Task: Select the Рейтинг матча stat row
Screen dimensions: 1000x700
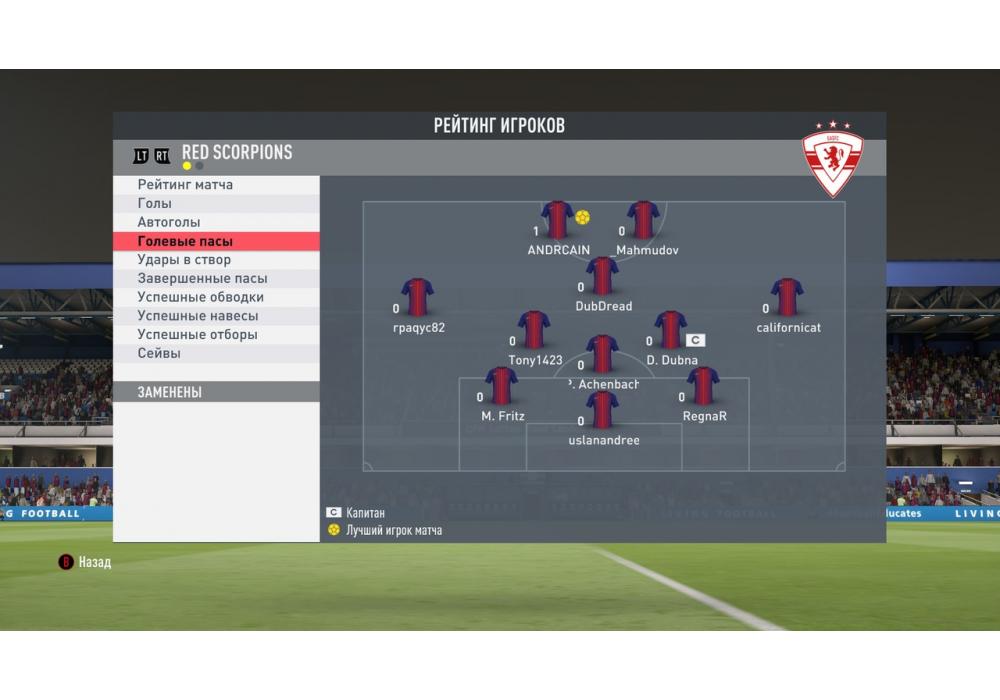Action: pos(216,185)
